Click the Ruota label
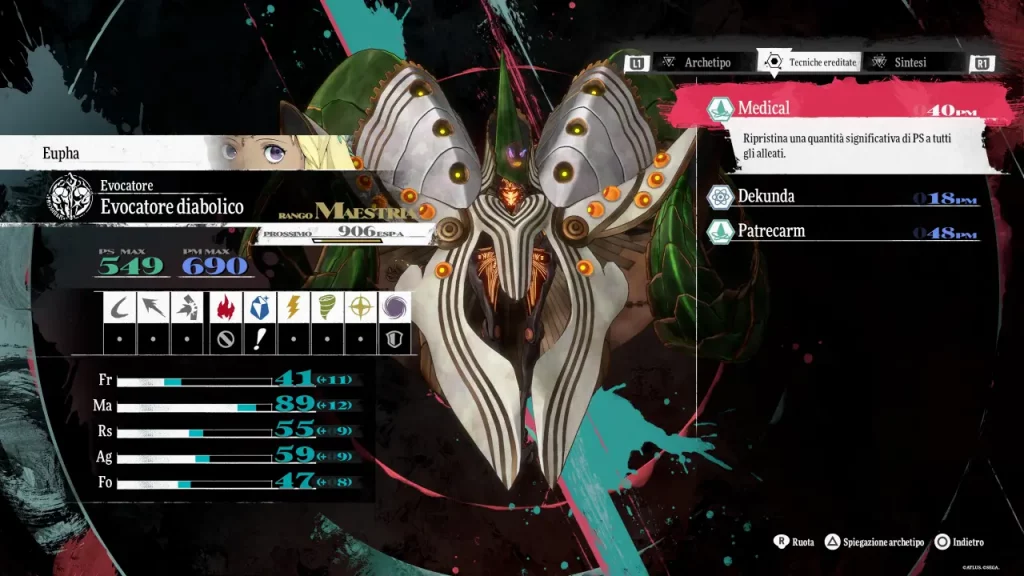The image size is (1024, 576). click(802, 542)
